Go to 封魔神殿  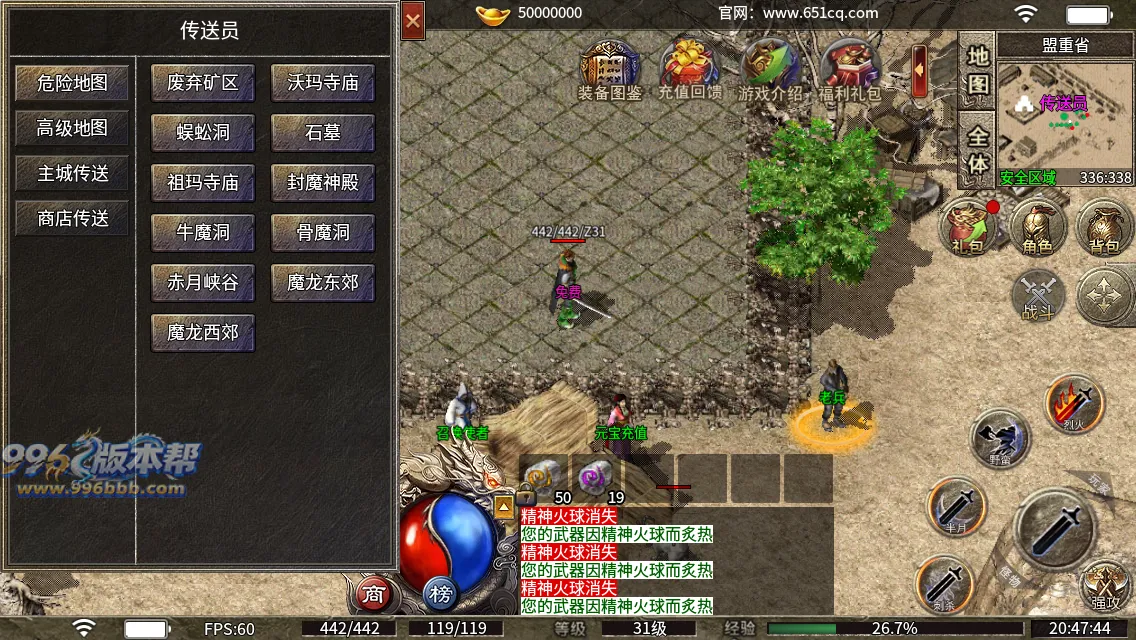point(323,183)
